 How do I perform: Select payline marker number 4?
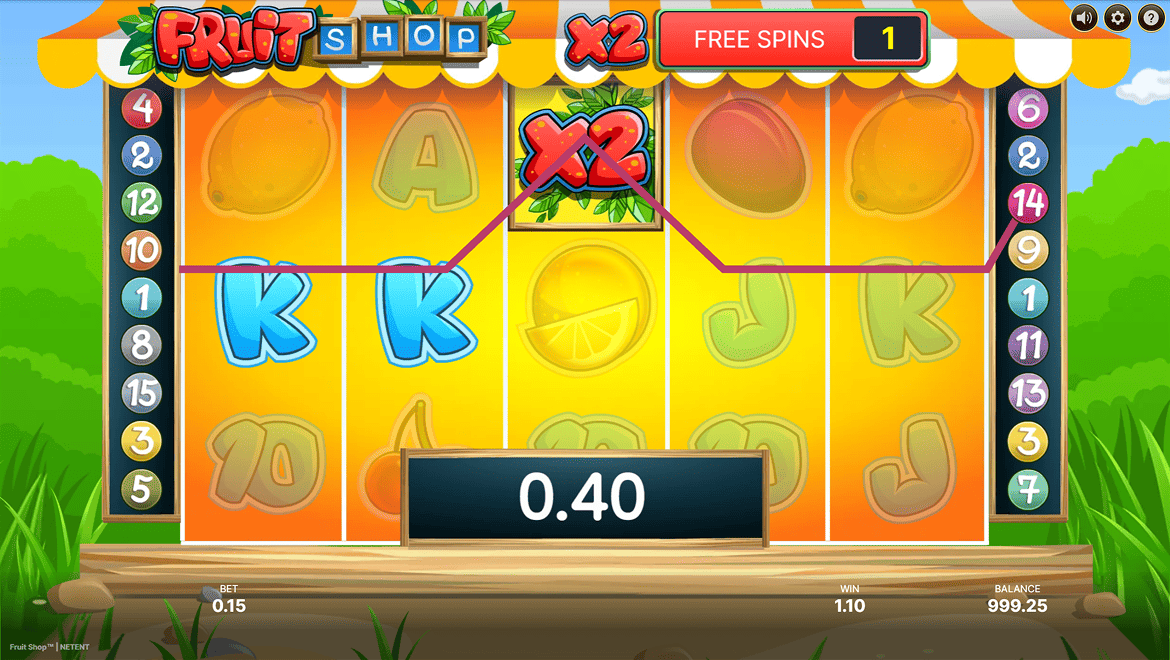pyautogui.click(x=141, y=108)
